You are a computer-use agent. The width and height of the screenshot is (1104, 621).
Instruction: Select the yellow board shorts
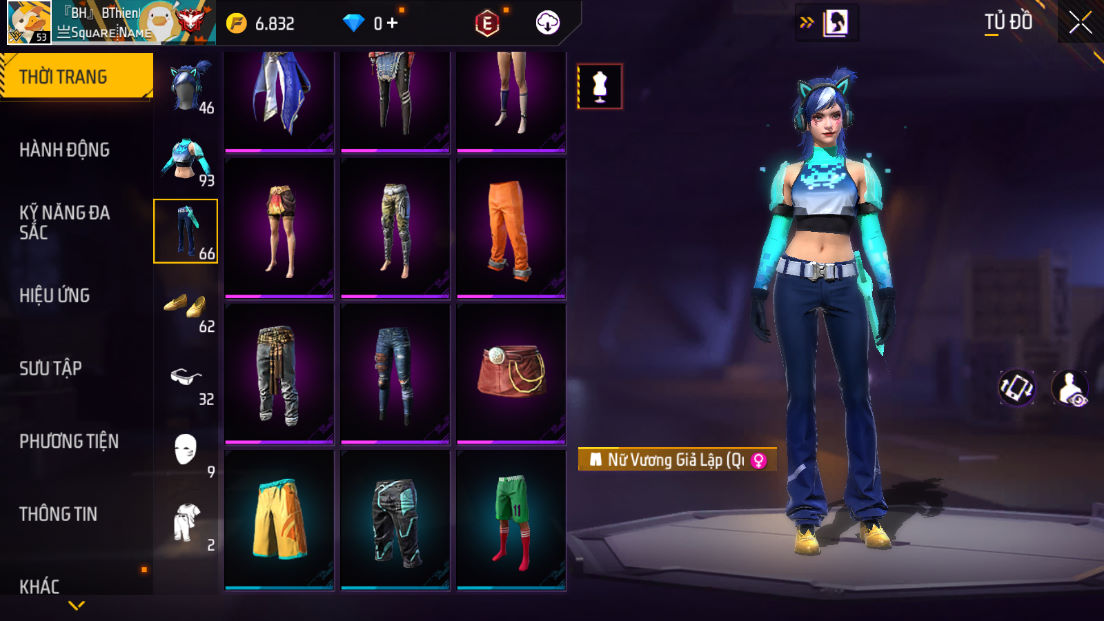tap(279, 518)
